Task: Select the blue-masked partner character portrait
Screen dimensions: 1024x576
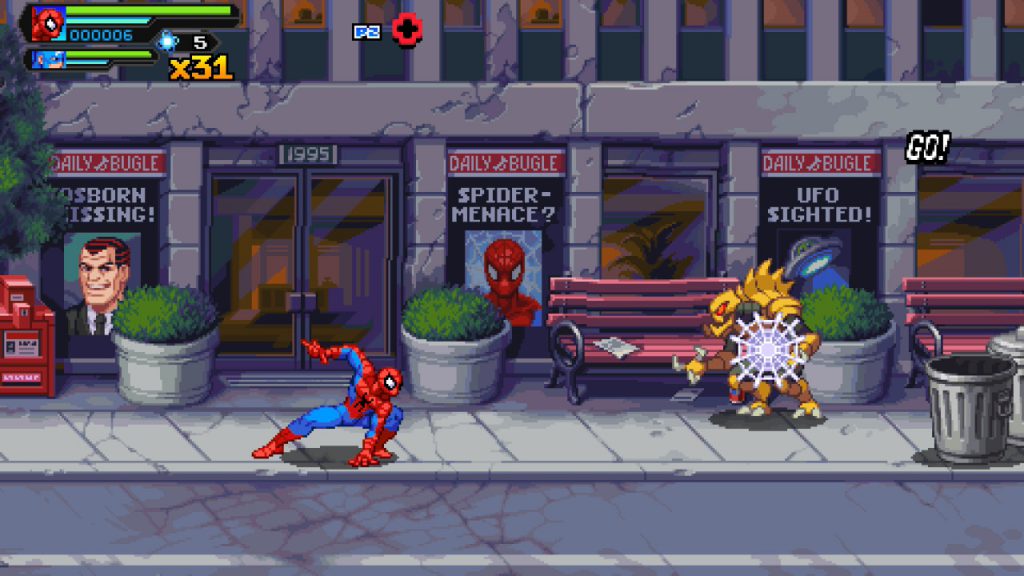Action: [48, 59]
